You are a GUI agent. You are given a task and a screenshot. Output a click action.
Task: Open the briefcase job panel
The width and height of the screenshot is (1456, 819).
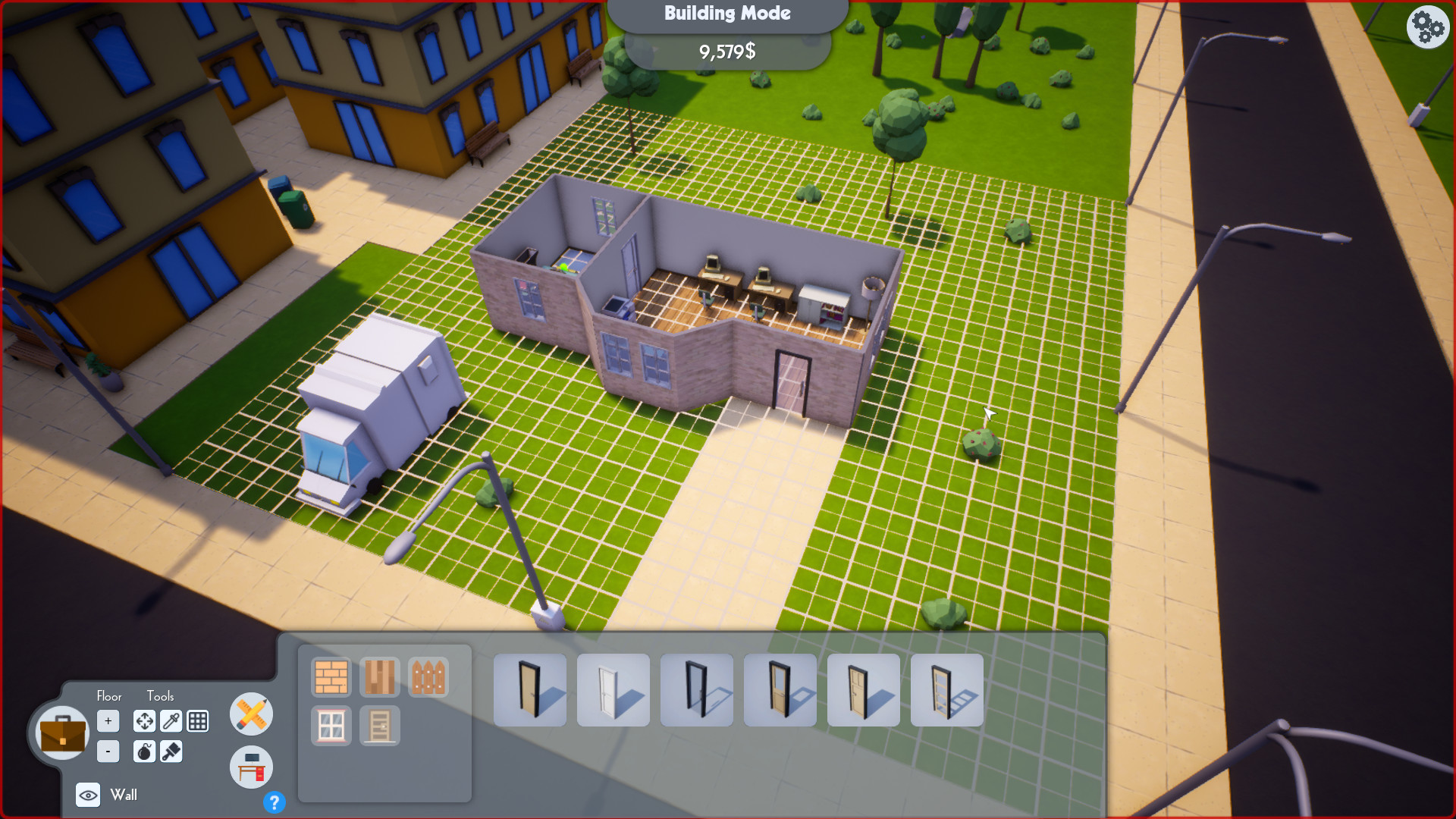pos(62,732)
